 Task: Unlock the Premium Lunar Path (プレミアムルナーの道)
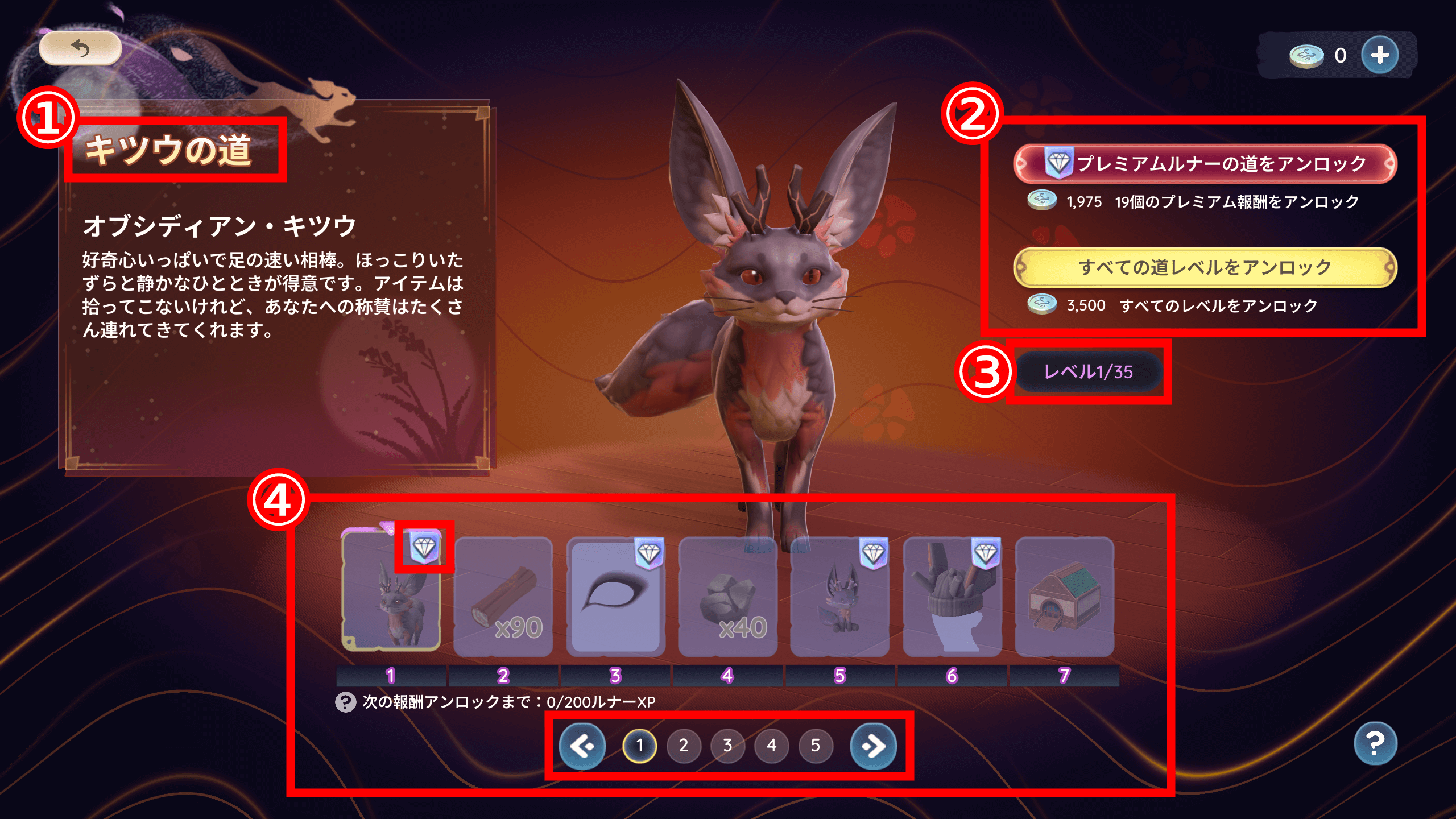[1205, 164]
